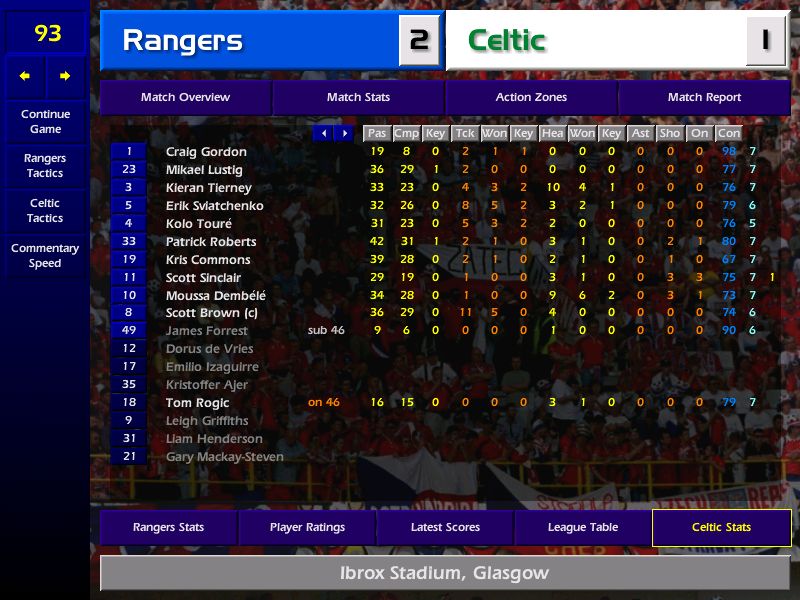
Task: Open the Match Report tab
Action: click(704, 97)
